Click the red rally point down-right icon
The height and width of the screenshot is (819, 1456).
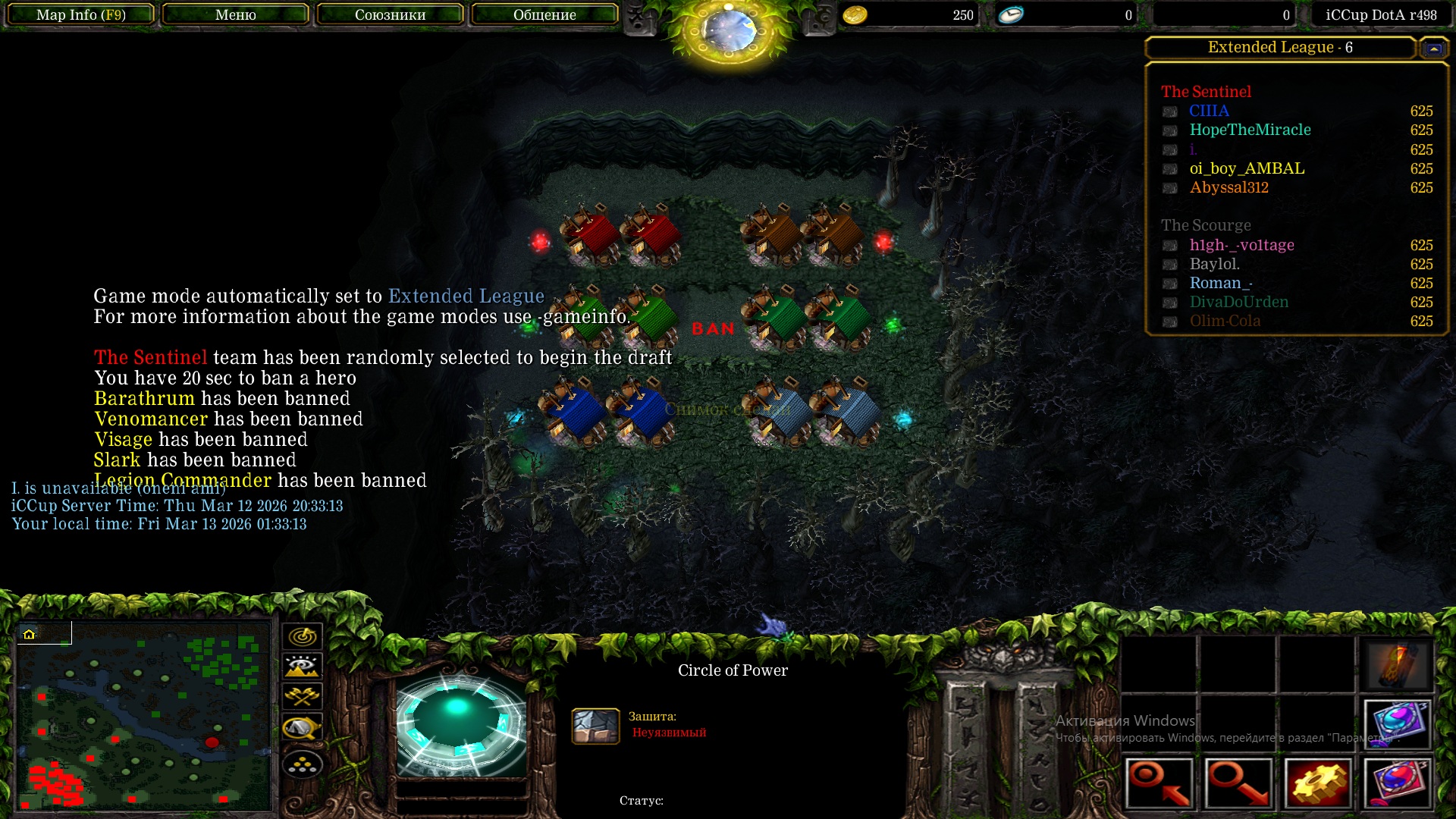pos(1239,783)
